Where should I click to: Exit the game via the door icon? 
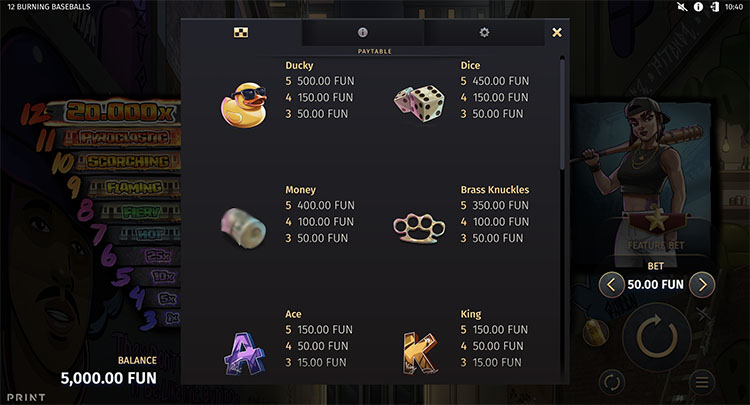[713, 7]
